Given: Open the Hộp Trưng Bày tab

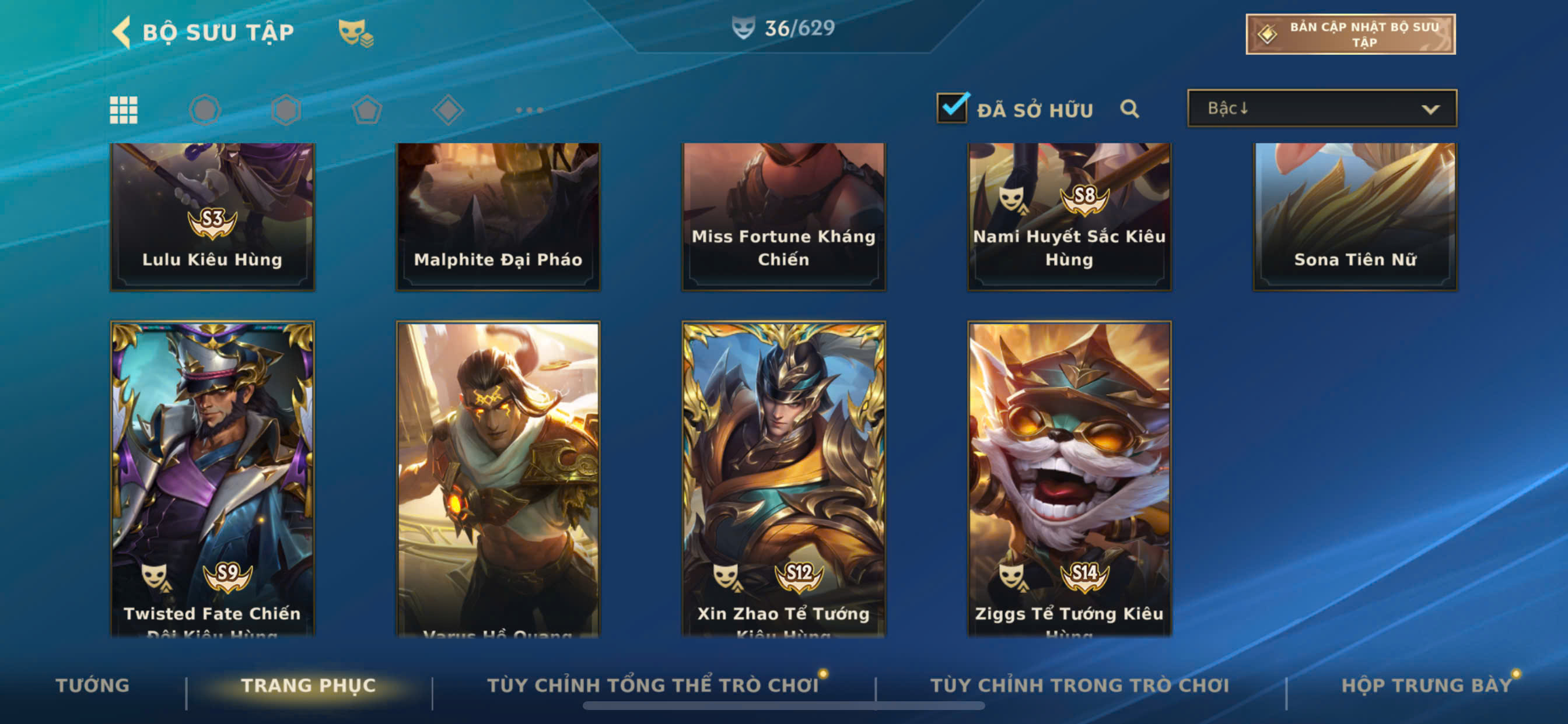Looking at the screenshot, I should [x=1426, y=685].
